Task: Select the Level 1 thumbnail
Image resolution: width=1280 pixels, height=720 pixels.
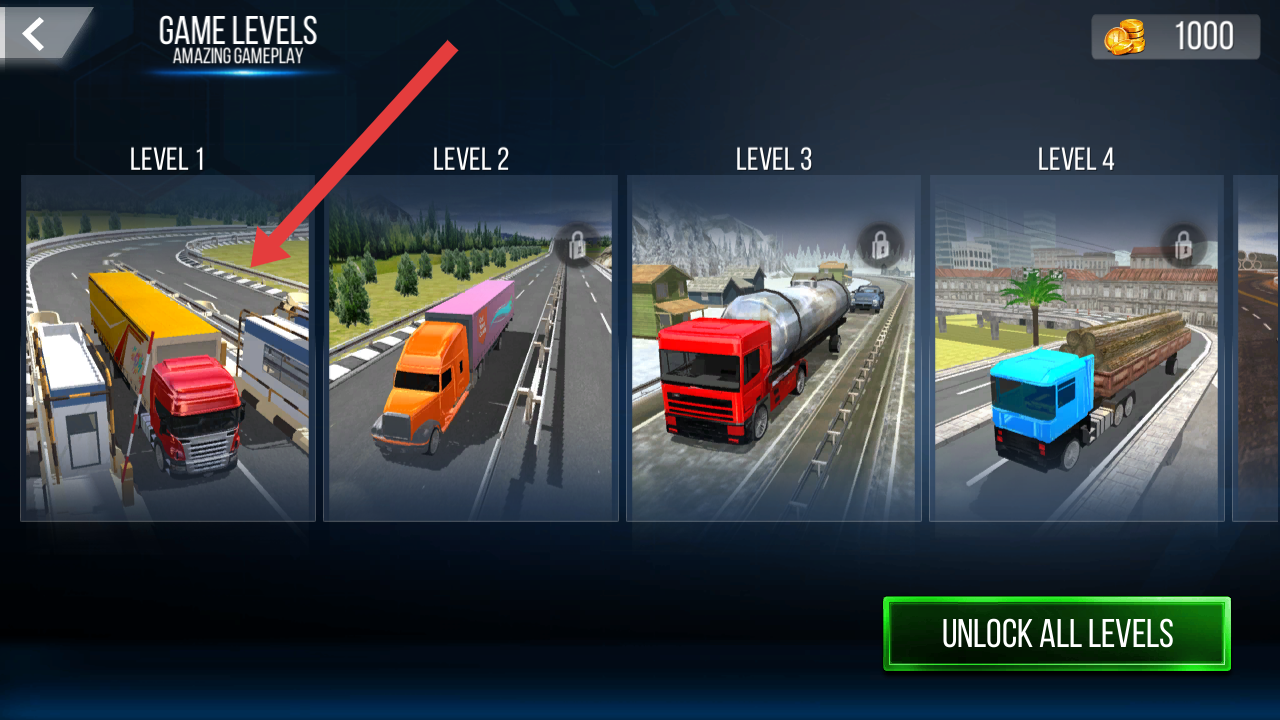Action: 168,348
